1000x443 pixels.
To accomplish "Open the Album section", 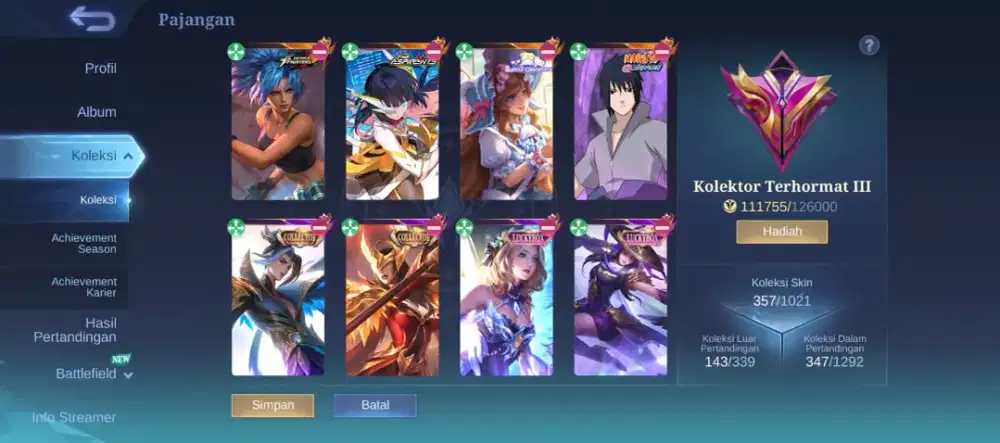I will tap(97, 112).
